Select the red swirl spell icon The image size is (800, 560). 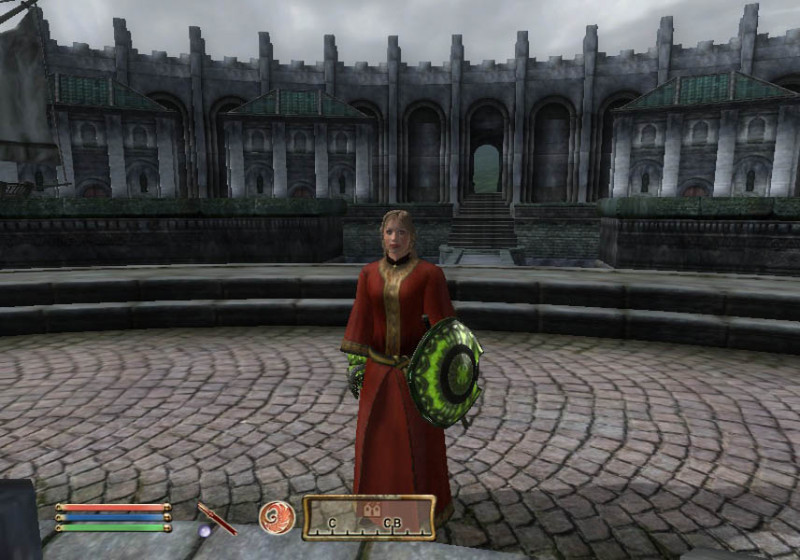[x=276, y=517]
